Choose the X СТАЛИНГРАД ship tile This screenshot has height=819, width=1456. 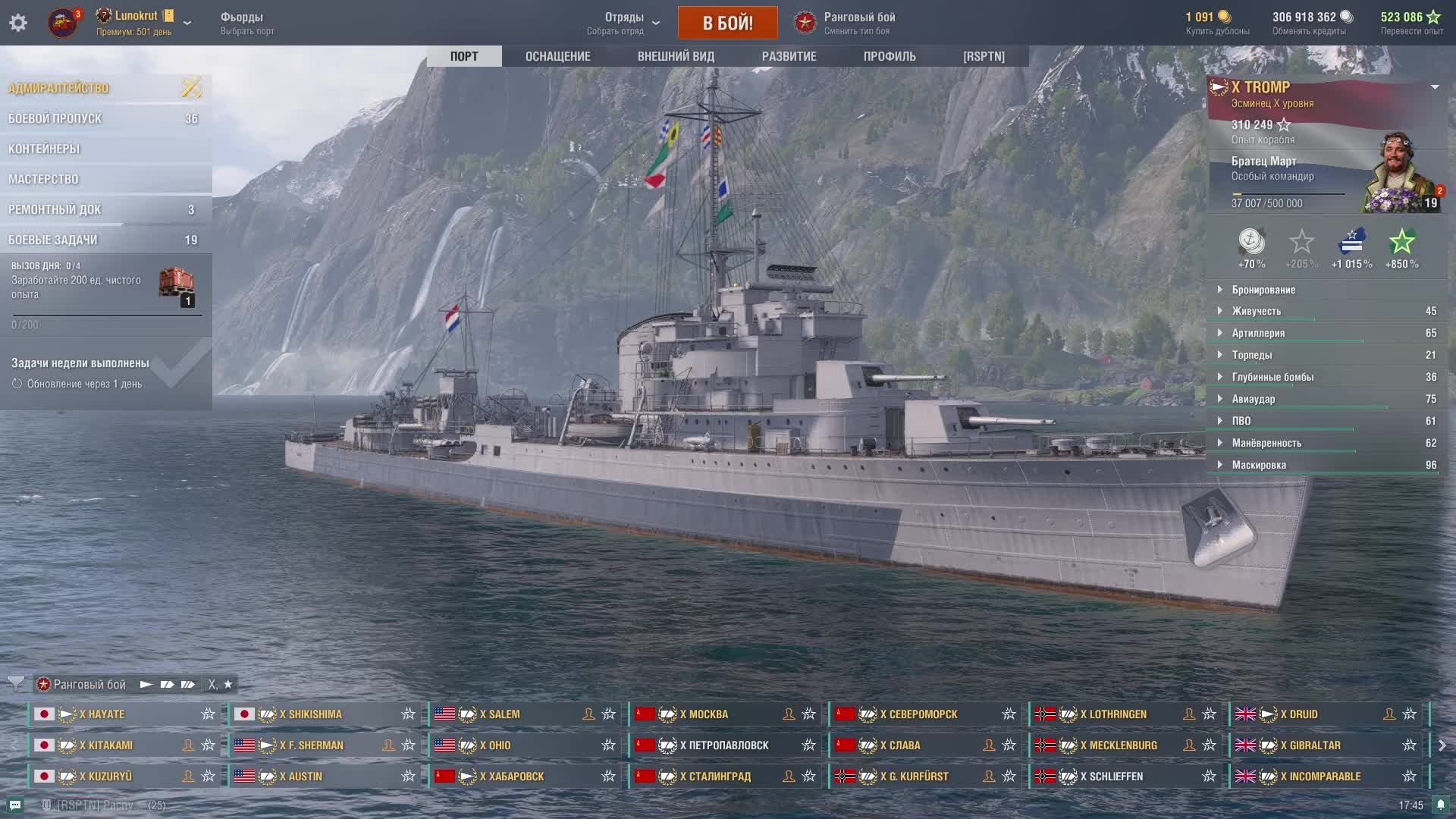(x=715, y=777)
